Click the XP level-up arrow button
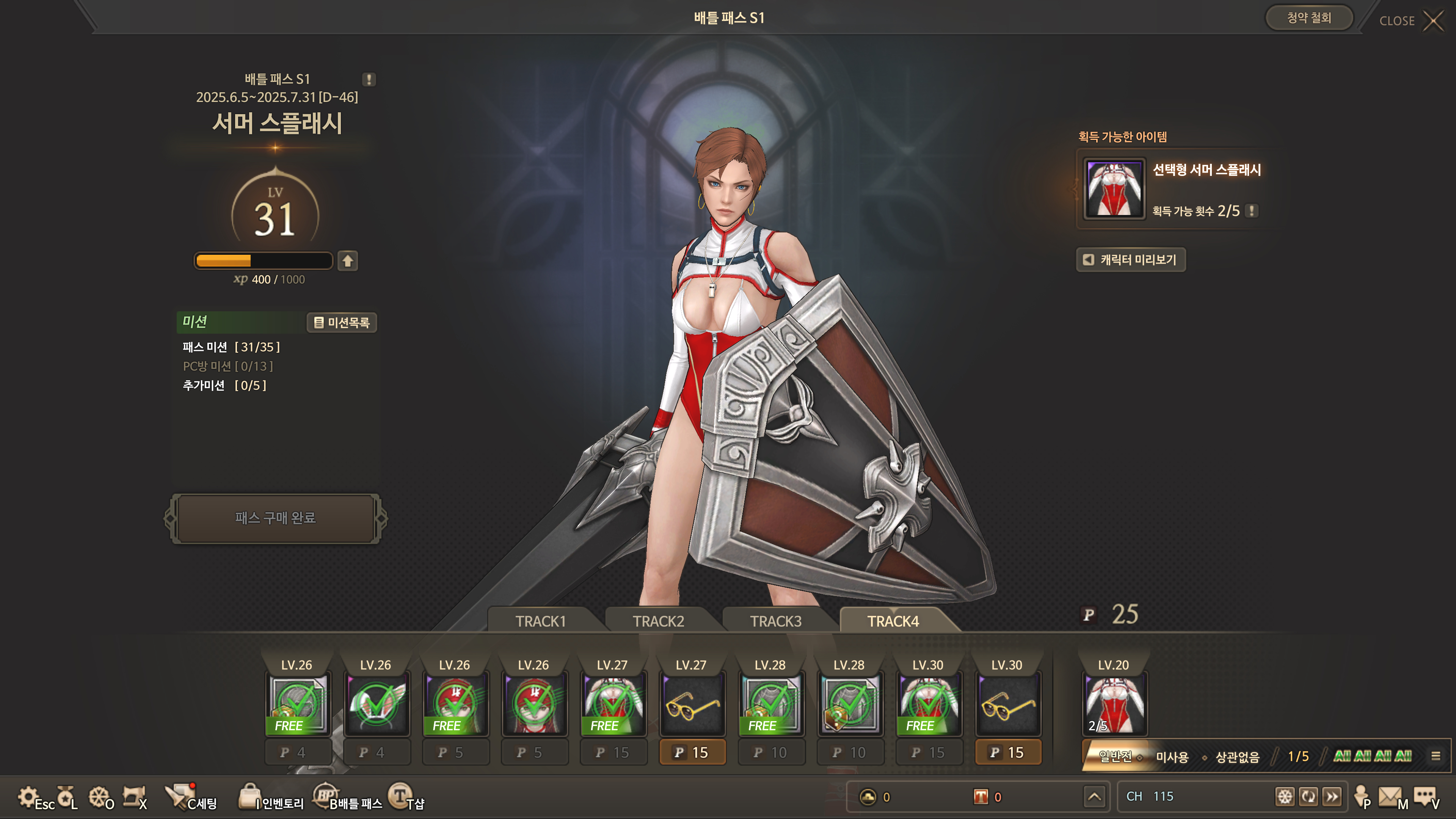 point(348,260)
